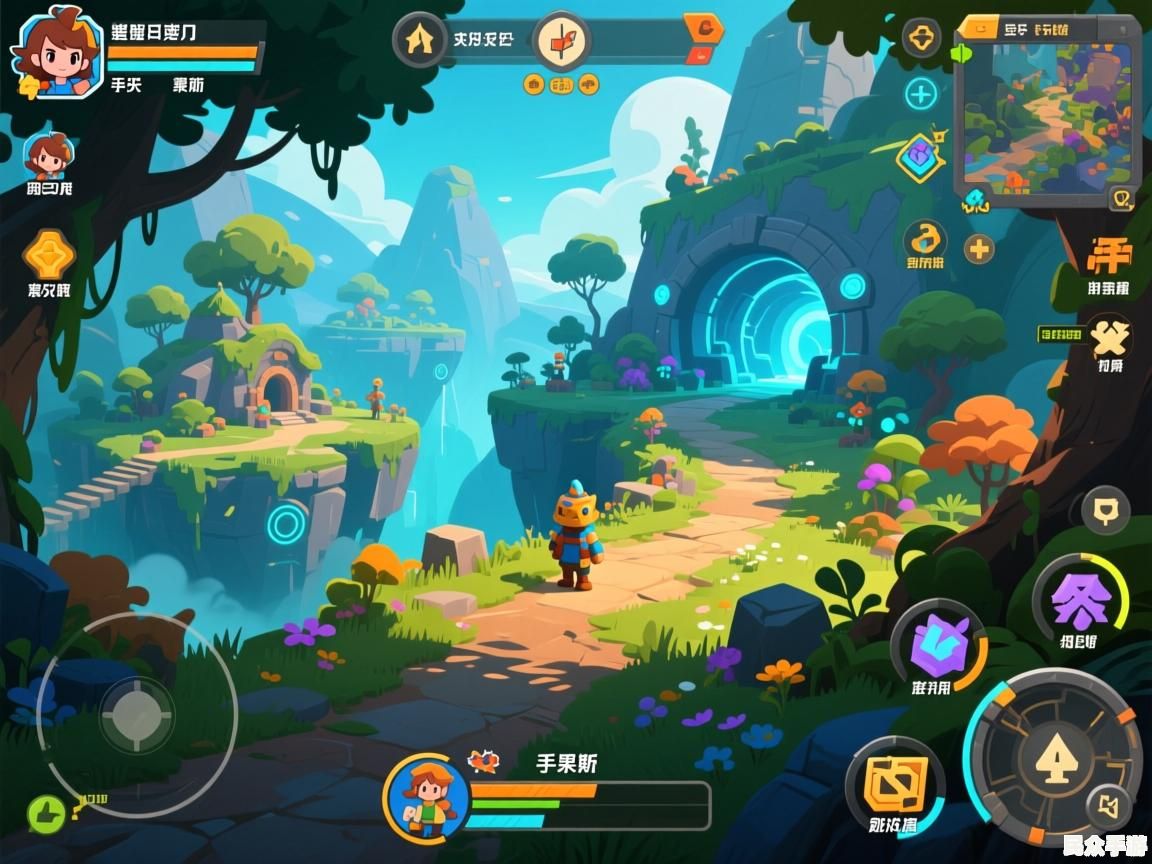Open the orange swirl icon below the minimap
This screenshot has width=1152, height=864.
pos(926,240)
